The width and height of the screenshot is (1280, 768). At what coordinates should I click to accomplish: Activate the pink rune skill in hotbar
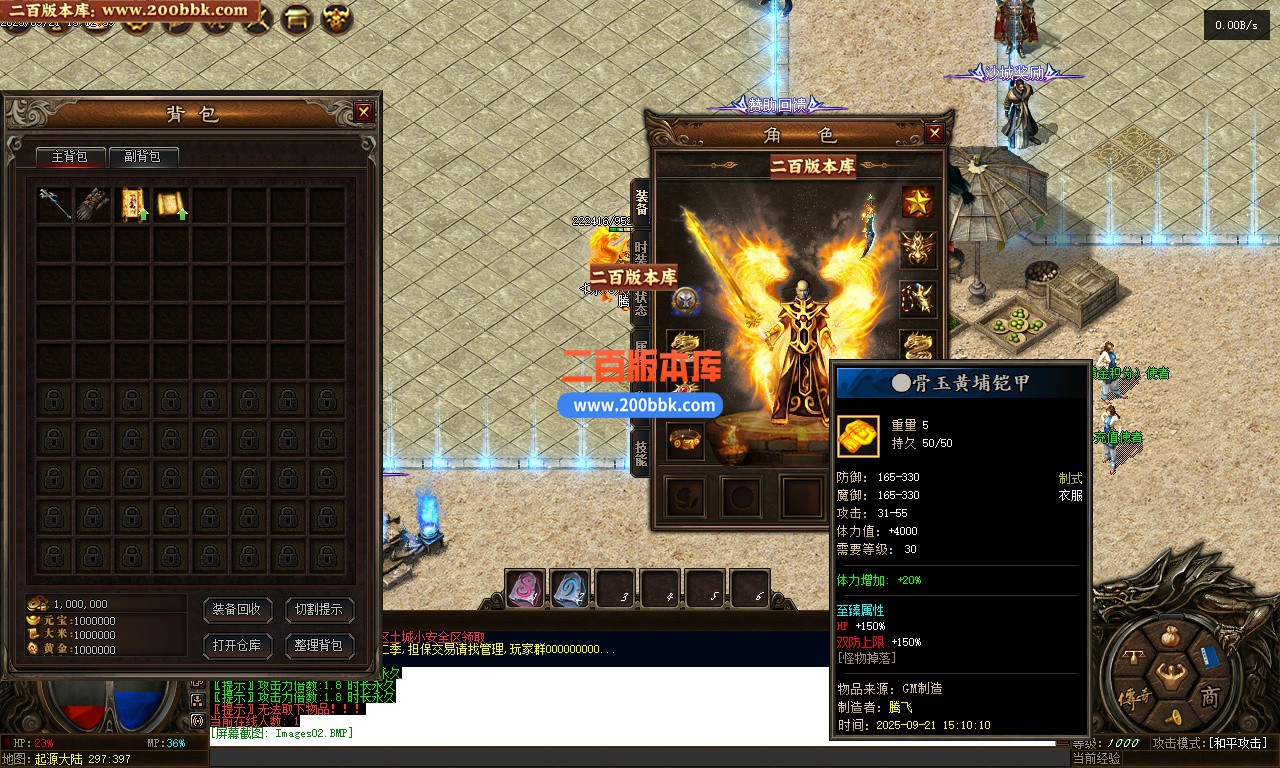(524, 589)
